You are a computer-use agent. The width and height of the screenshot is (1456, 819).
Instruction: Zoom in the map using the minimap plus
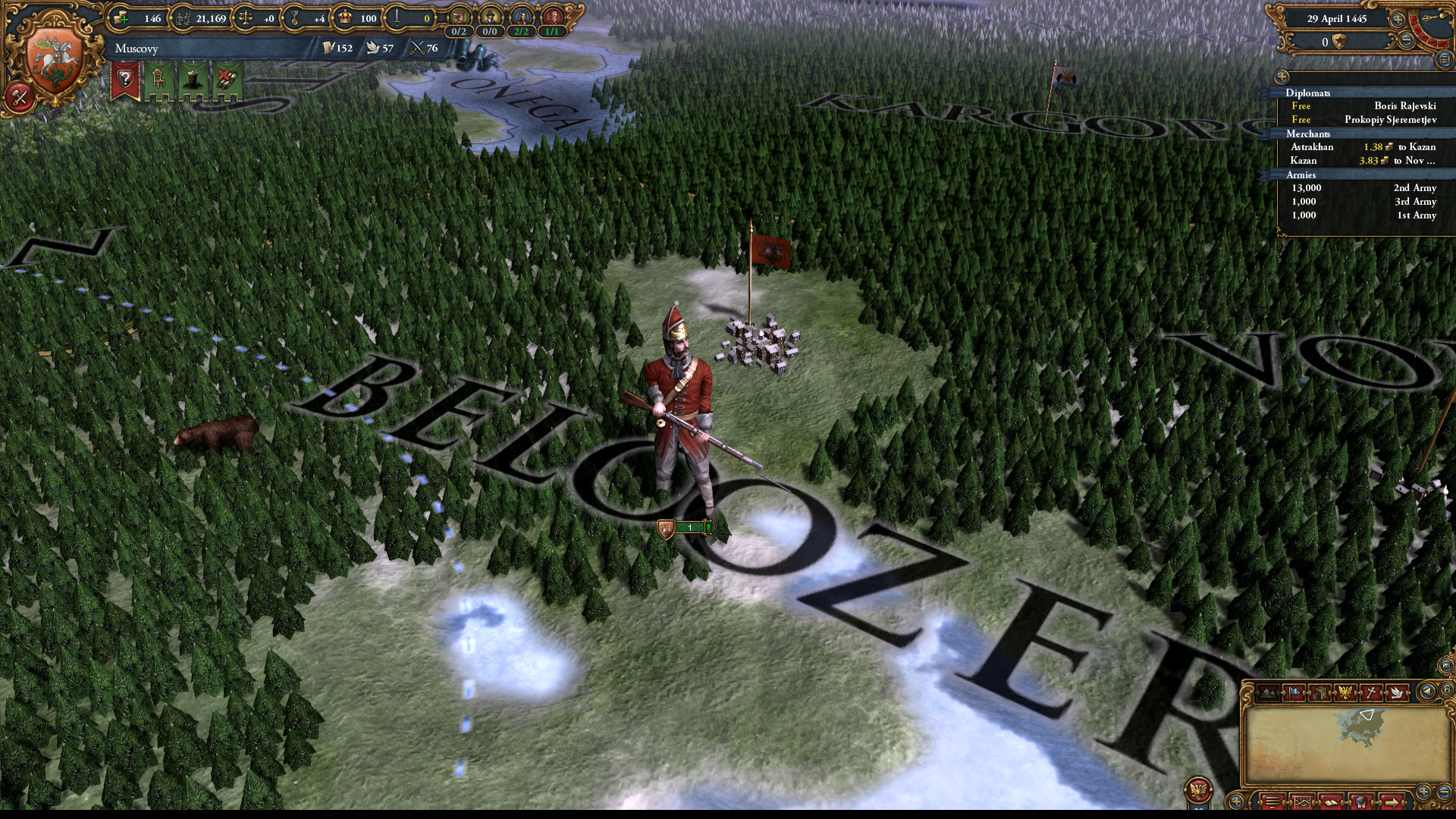1423,793
